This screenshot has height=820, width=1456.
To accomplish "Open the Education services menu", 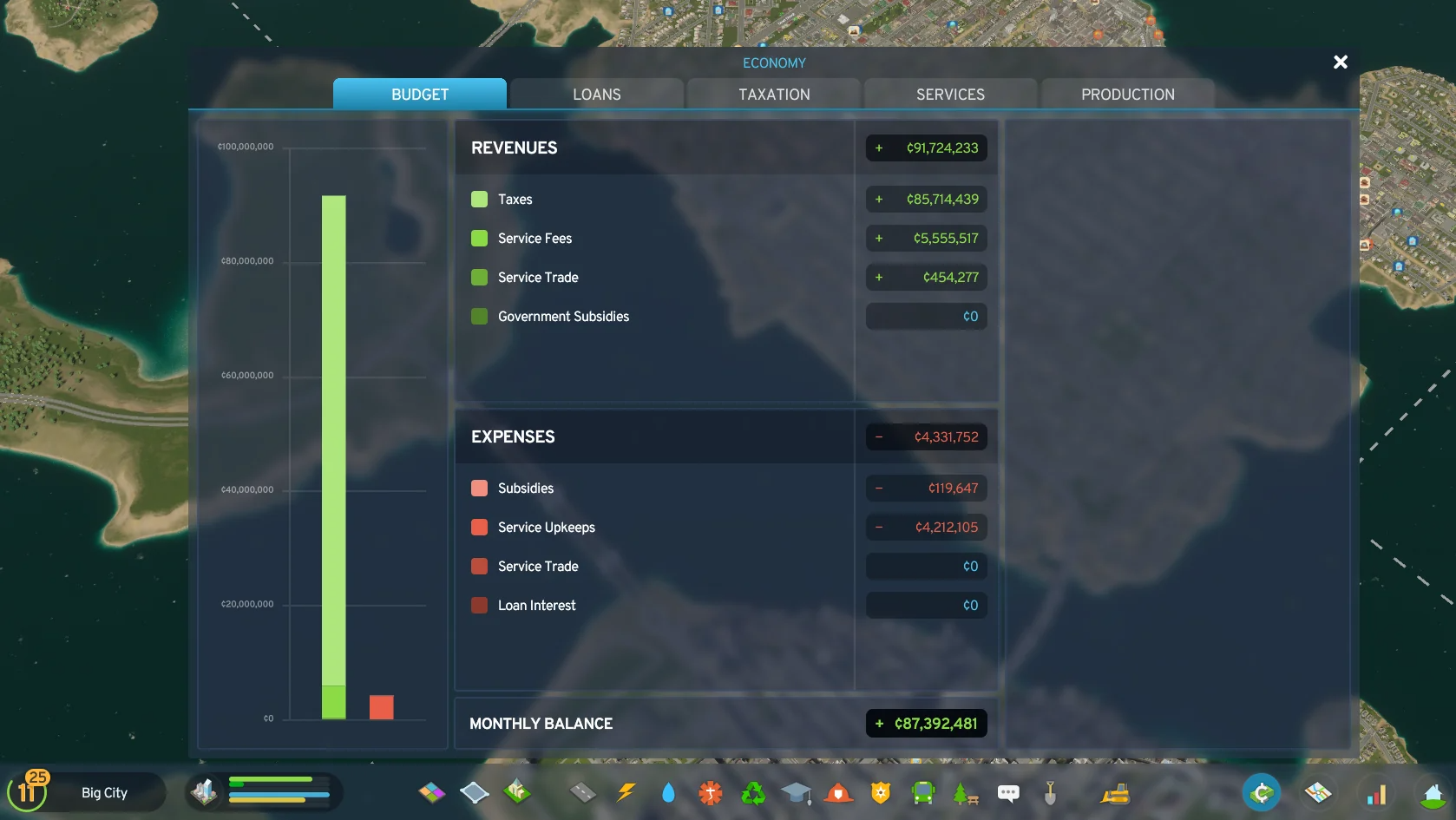I will 796,792.
